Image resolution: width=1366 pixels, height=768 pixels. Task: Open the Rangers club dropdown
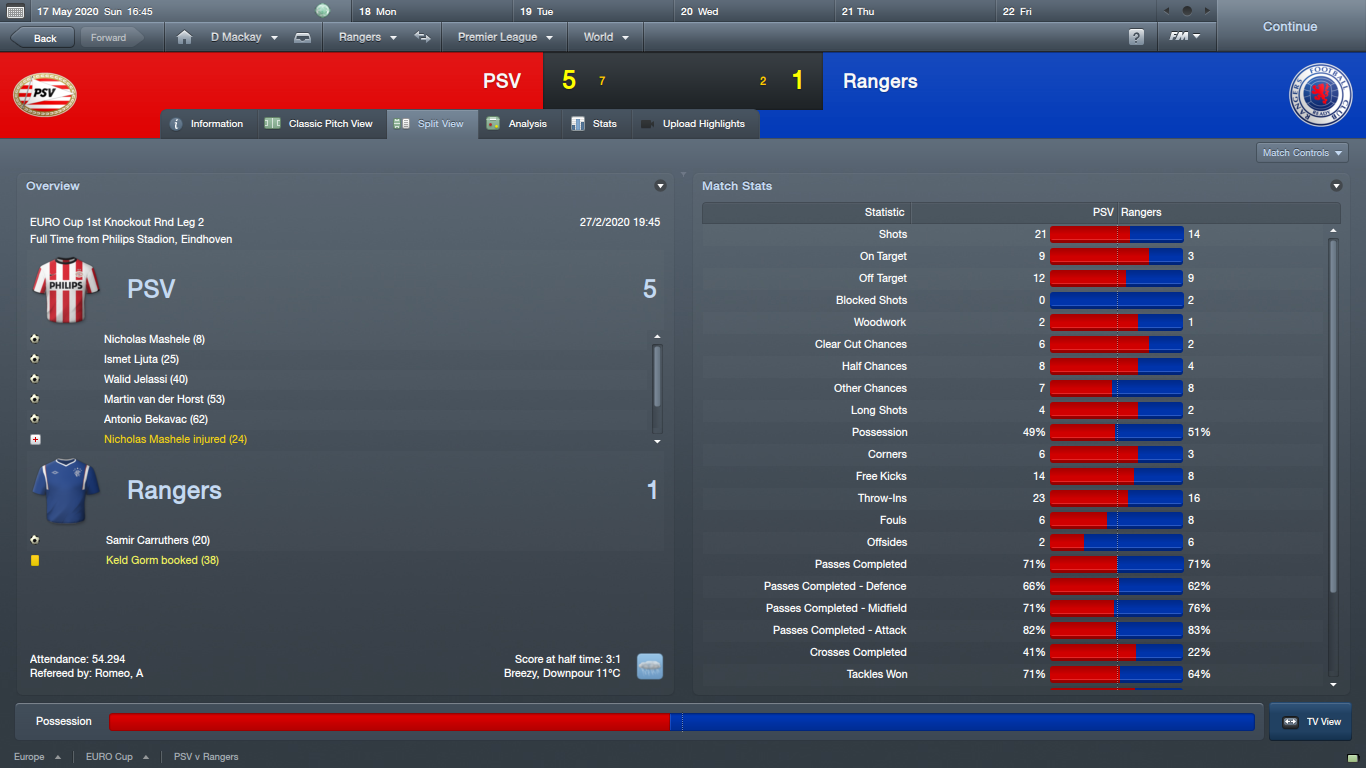[367, 37]
